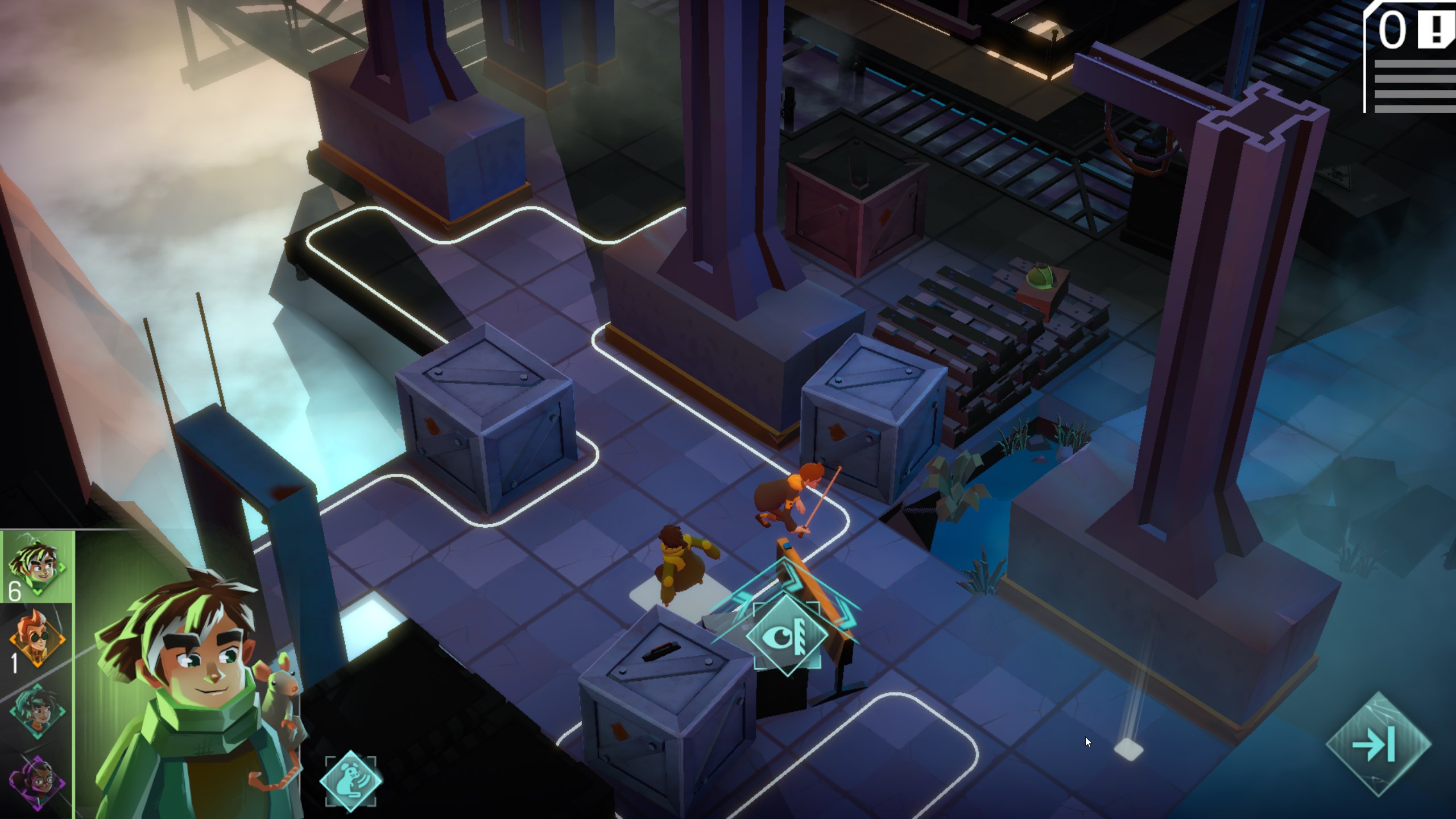1456x819 pixels.
Task: Activate the rat ability icon
Action: (x=350, y=780)
